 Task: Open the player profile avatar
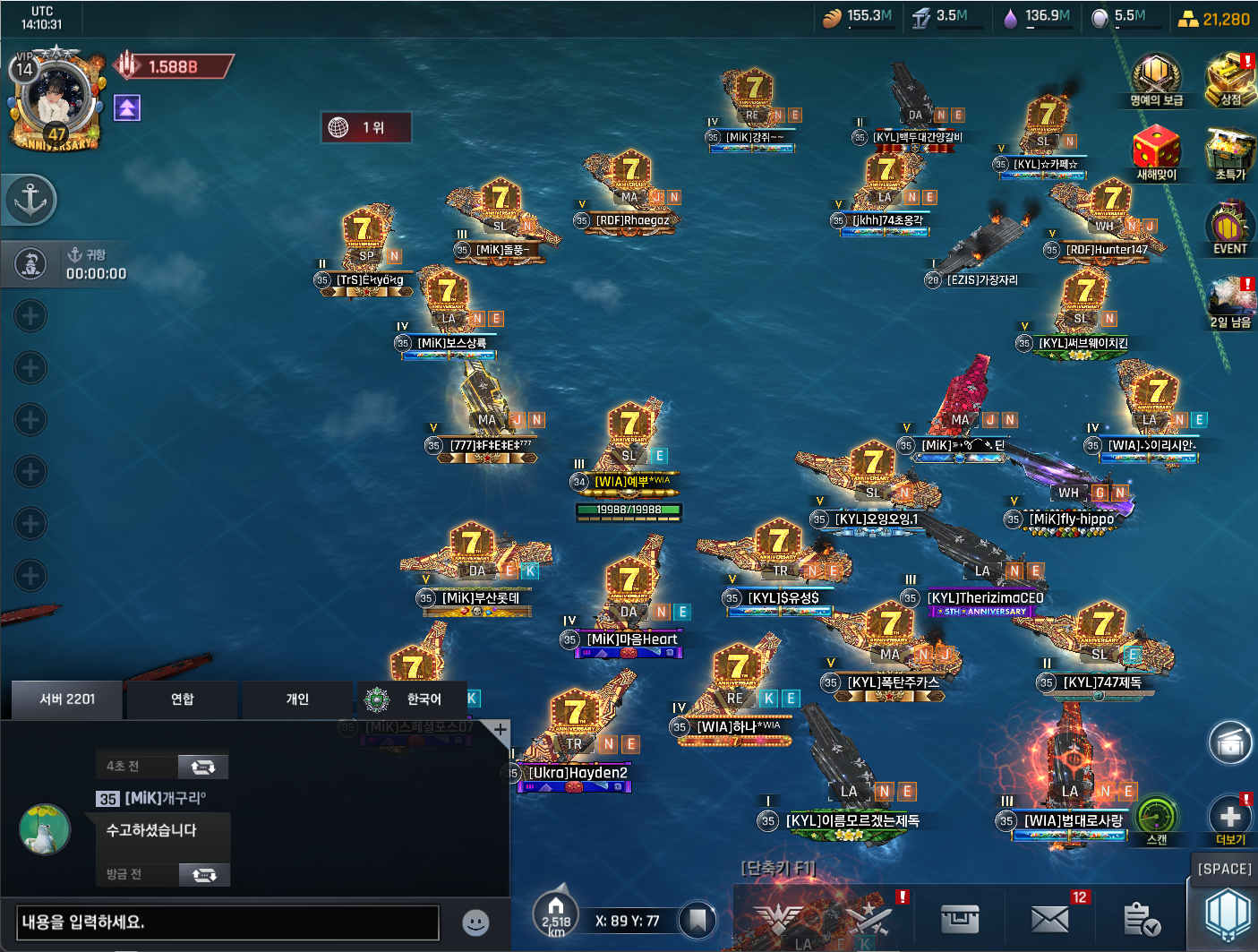[56, 97]
